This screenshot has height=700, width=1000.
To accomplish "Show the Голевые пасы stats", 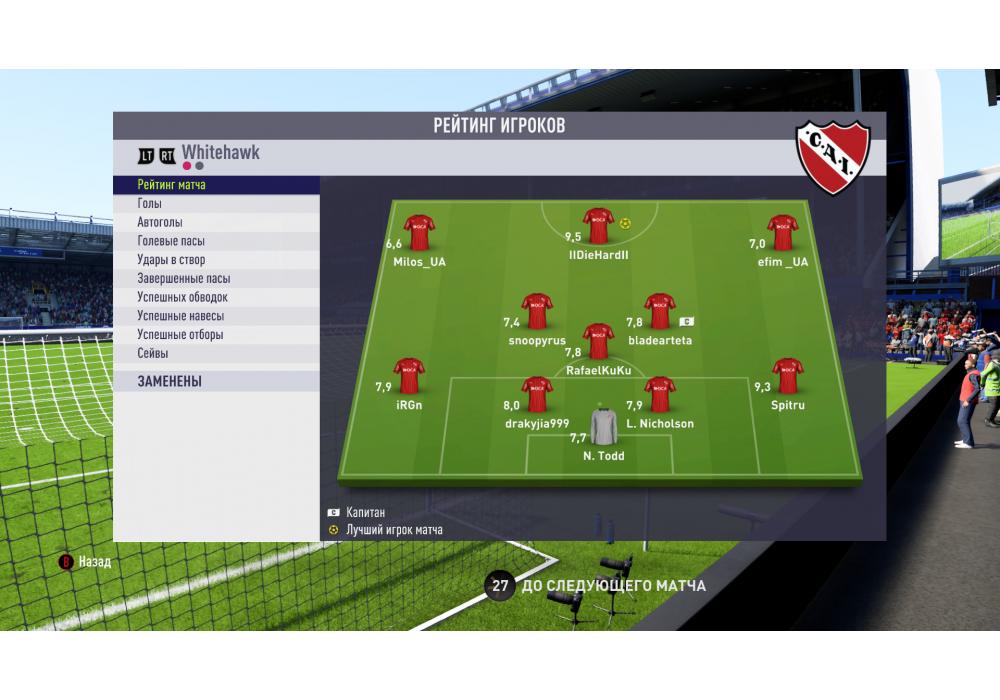I will point(216,241).
